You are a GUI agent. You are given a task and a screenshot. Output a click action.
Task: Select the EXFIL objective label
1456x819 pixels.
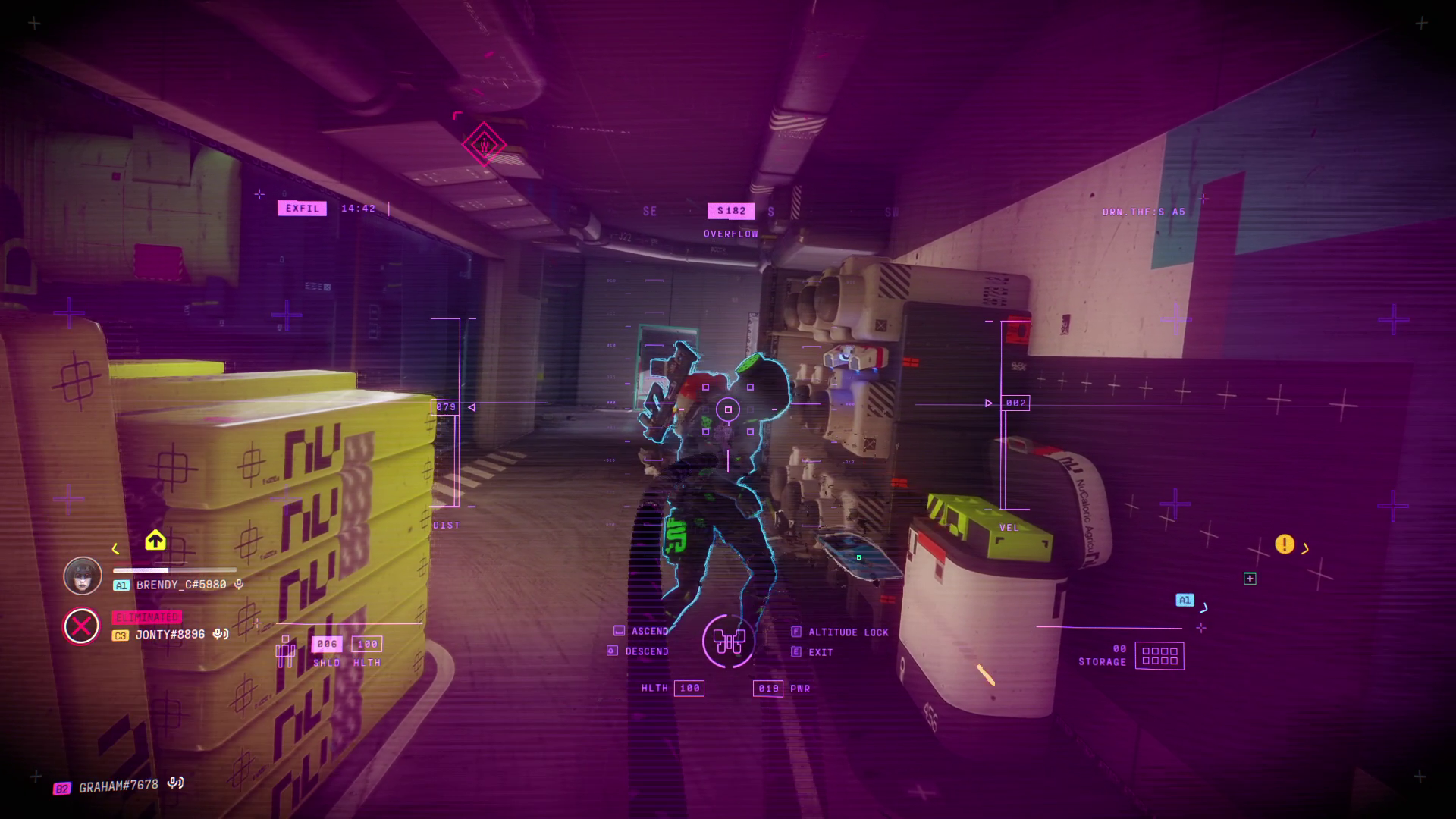(x=302, y=209)
